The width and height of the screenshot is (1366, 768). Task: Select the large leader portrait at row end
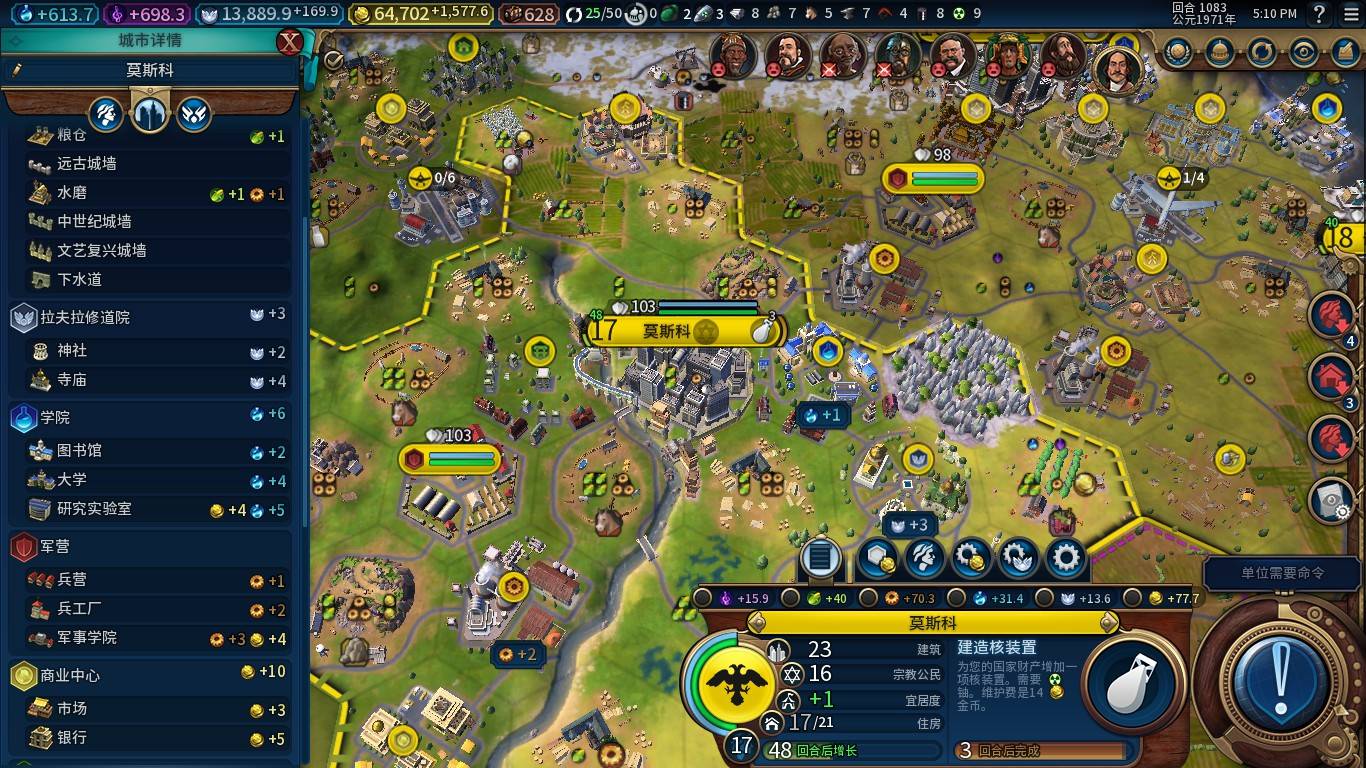tap(1118, 66)
